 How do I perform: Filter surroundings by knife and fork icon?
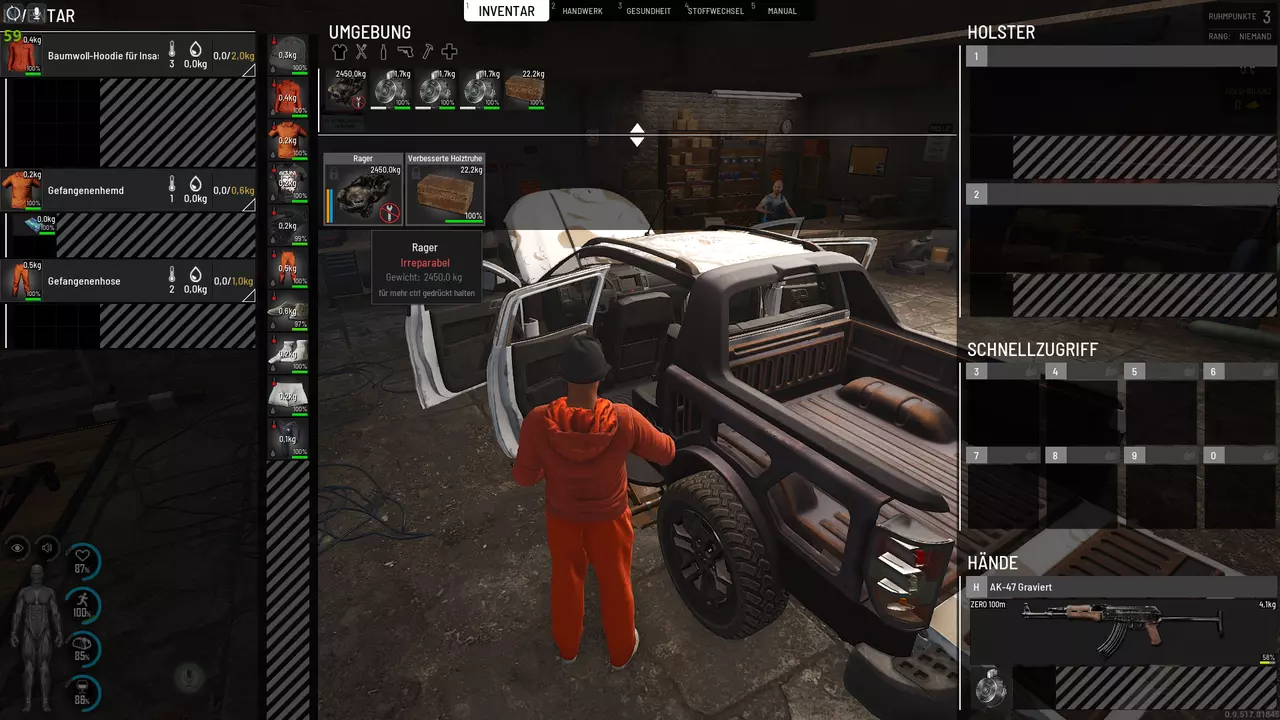(x=361, y=52)
